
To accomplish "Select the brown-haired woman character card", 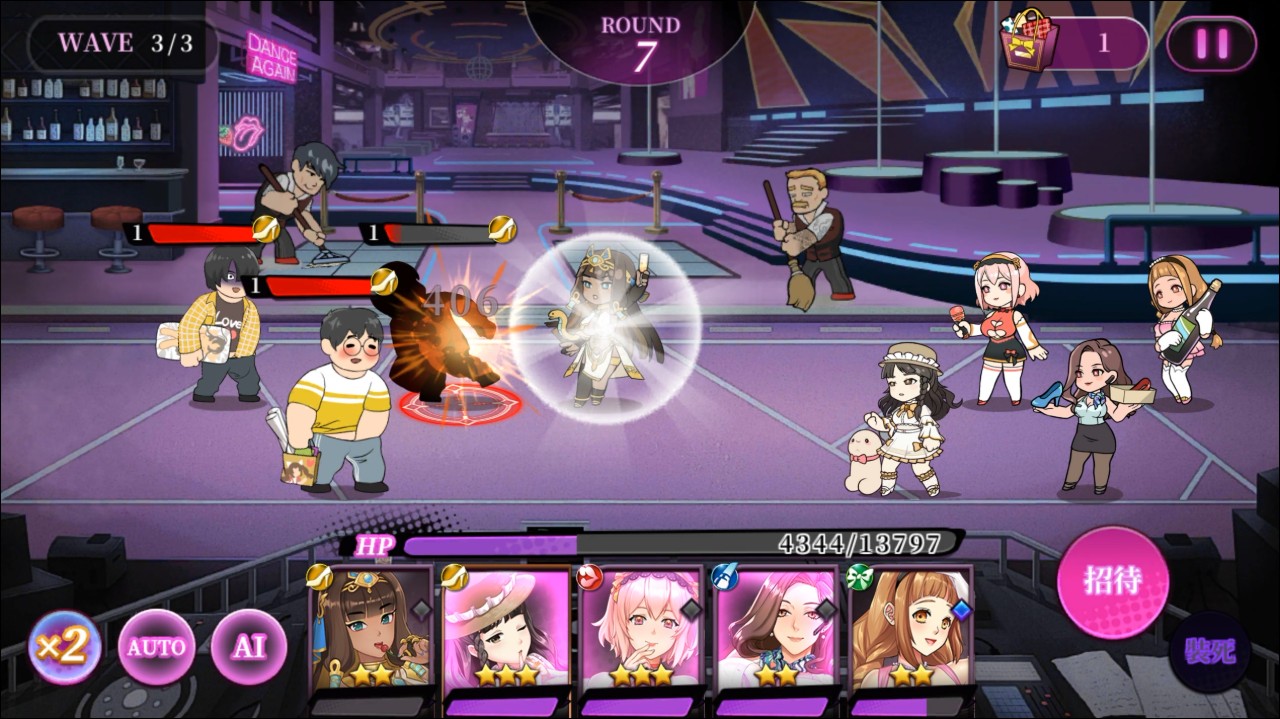I will pos(776,628).
